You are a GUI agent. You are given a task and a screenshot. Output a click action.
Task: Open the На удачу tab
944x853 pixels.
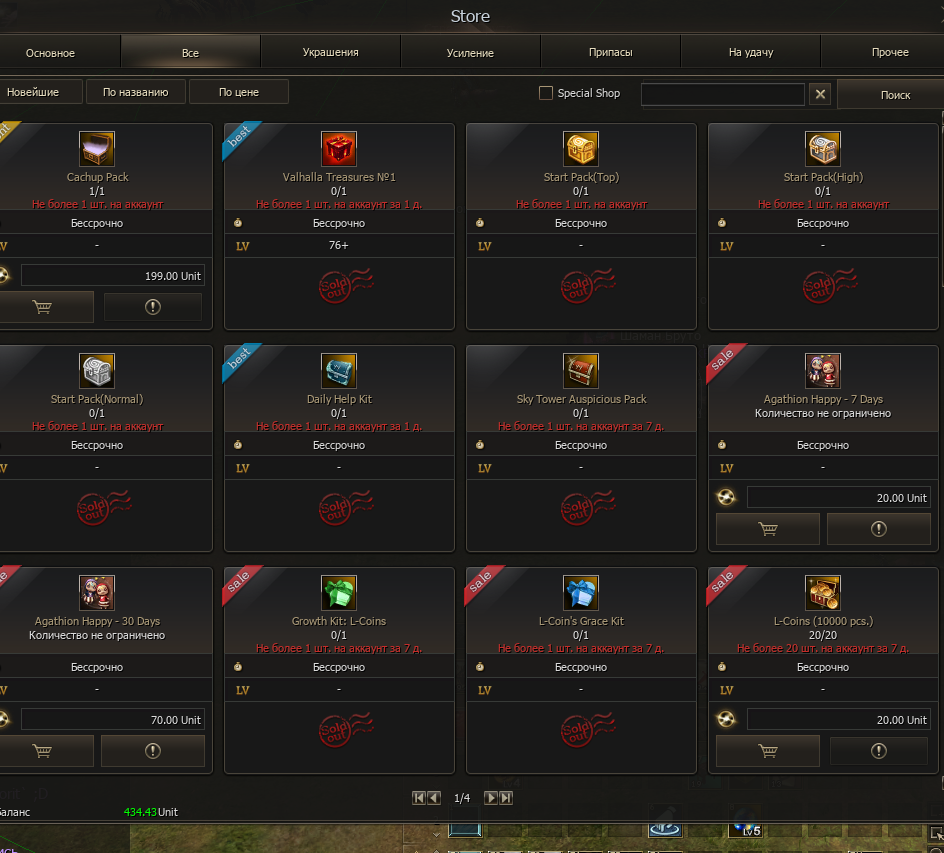click(x=750, y=52)
